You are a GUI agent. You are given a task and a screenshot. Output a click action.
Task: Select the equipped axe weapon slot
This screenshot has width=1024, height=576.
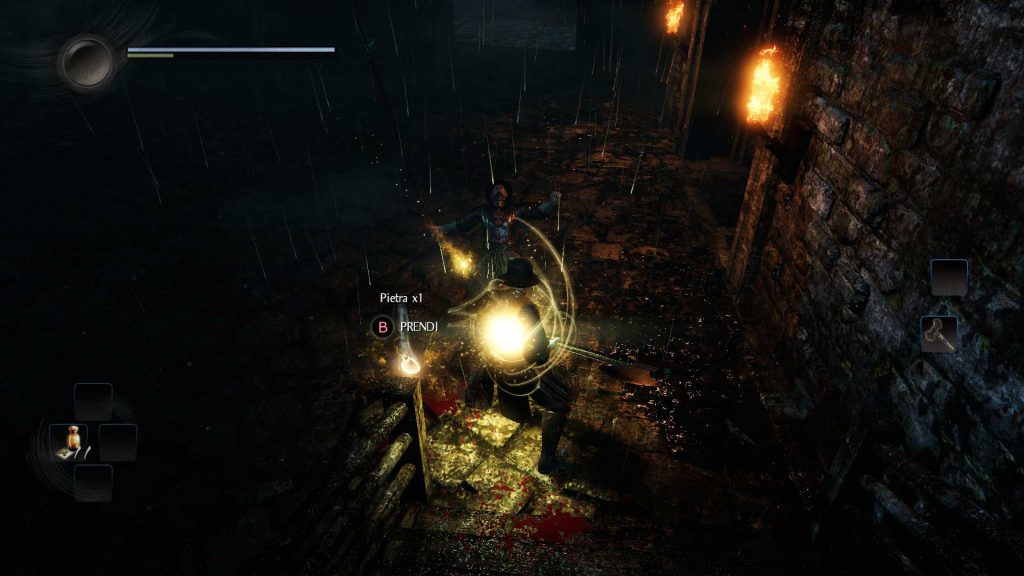[939, 334]
